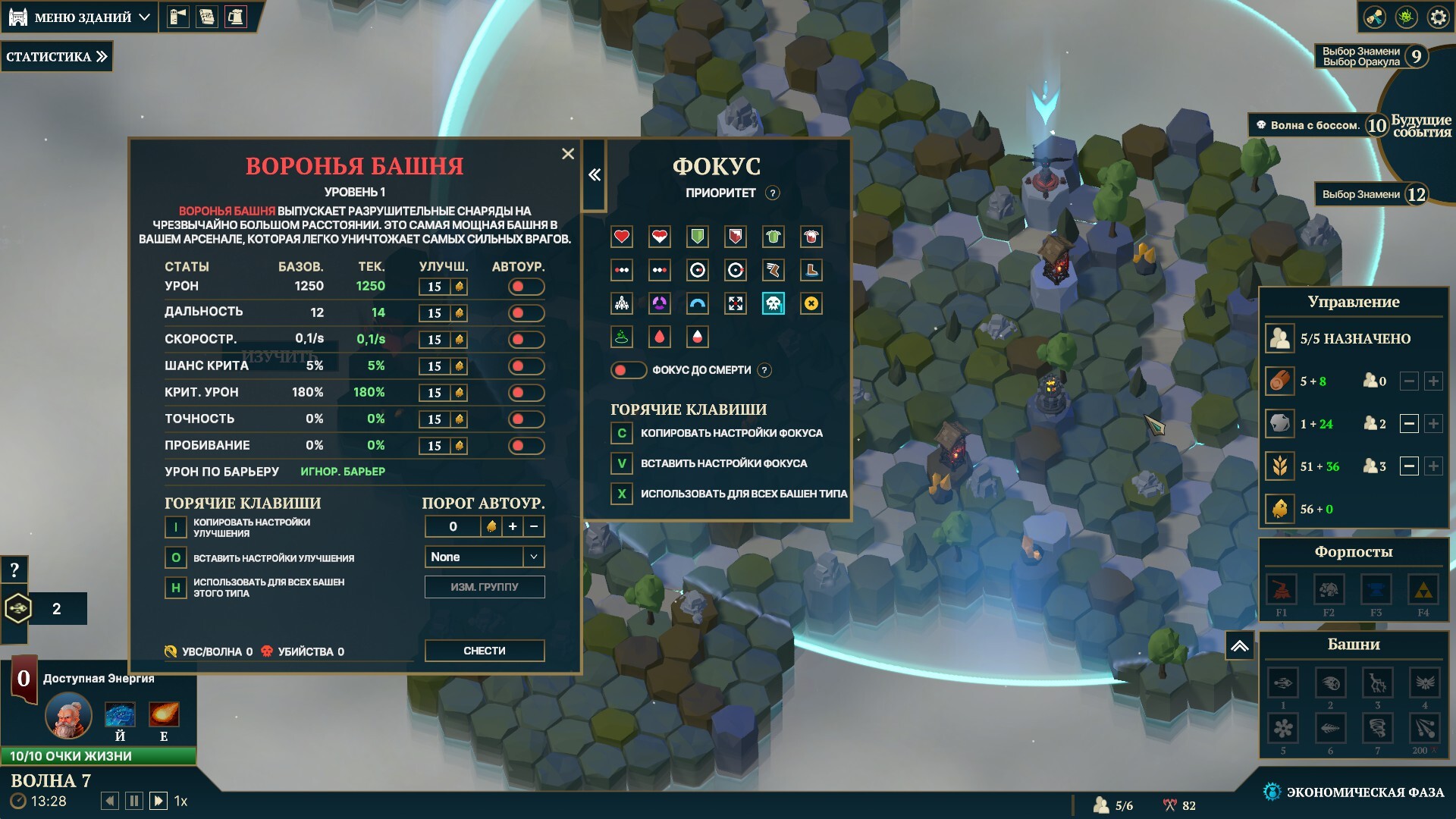This screenshot has width=1456, height=819.
Task: Open the None group dropdown
Action: [x=484, y=557]
